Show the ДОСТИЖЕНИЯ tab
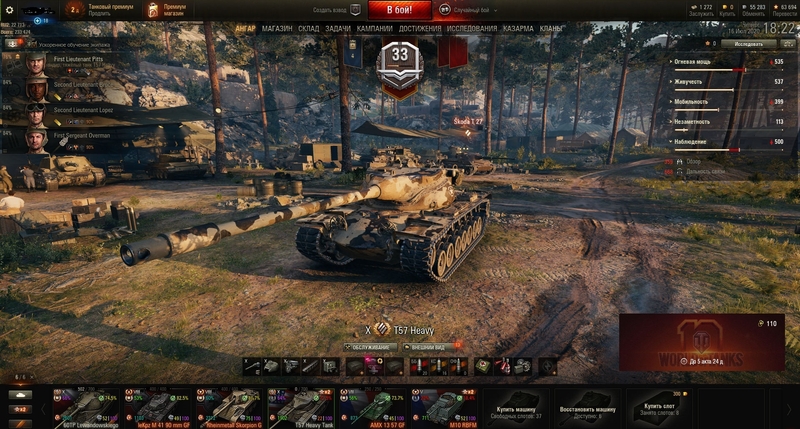This screenshot has width=800, height=429. click(x=420, y=29)
